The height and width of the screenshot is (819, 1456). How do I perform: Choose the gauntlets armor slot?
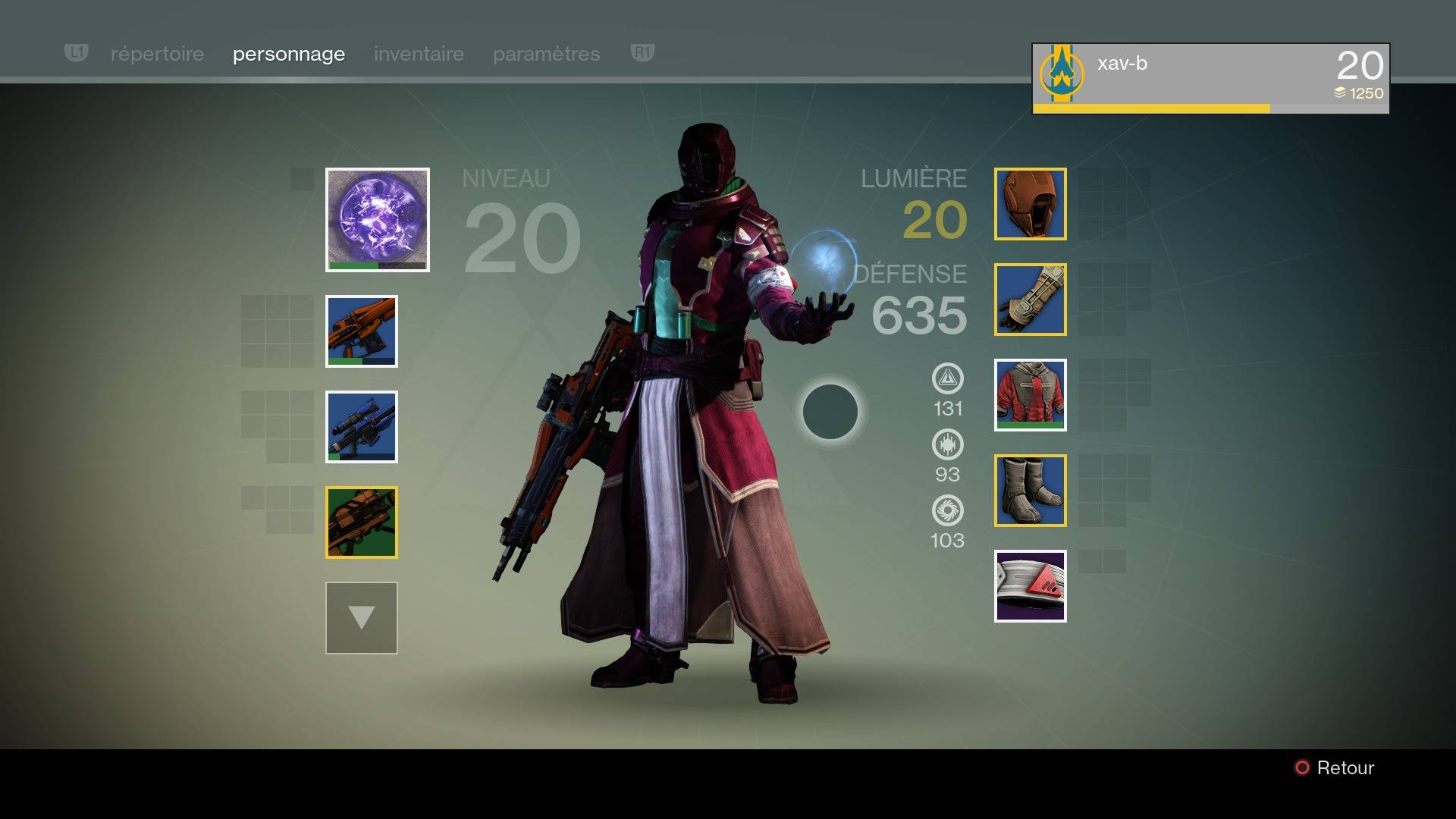pos(1030,300)
